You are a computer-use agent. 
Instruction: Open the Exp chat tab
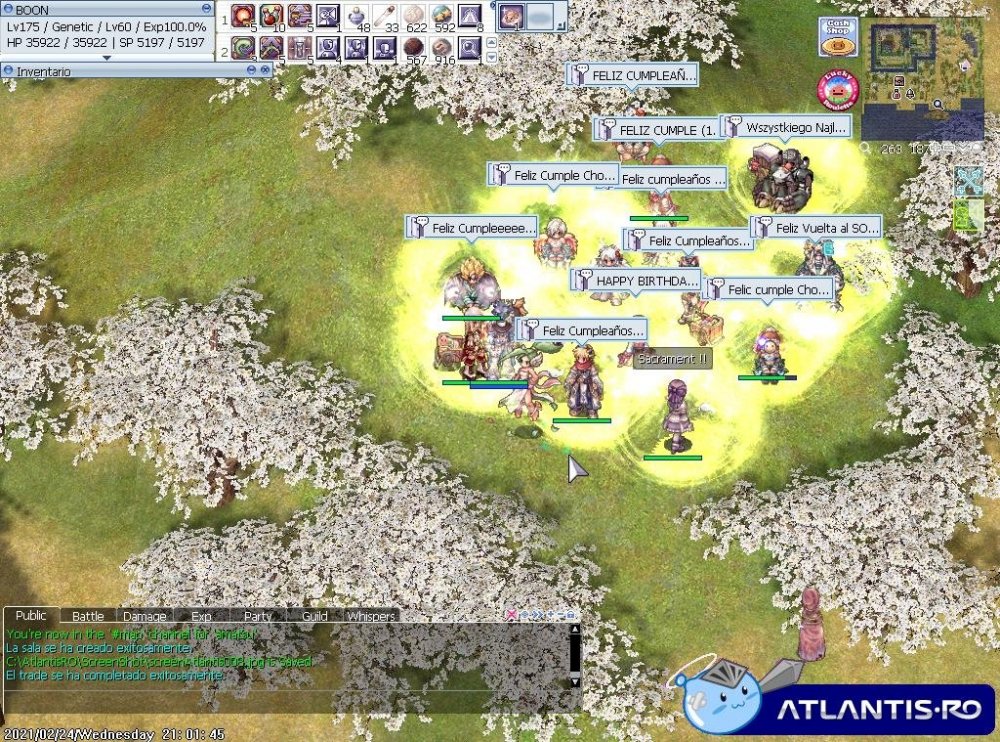[x=201, y=616]
